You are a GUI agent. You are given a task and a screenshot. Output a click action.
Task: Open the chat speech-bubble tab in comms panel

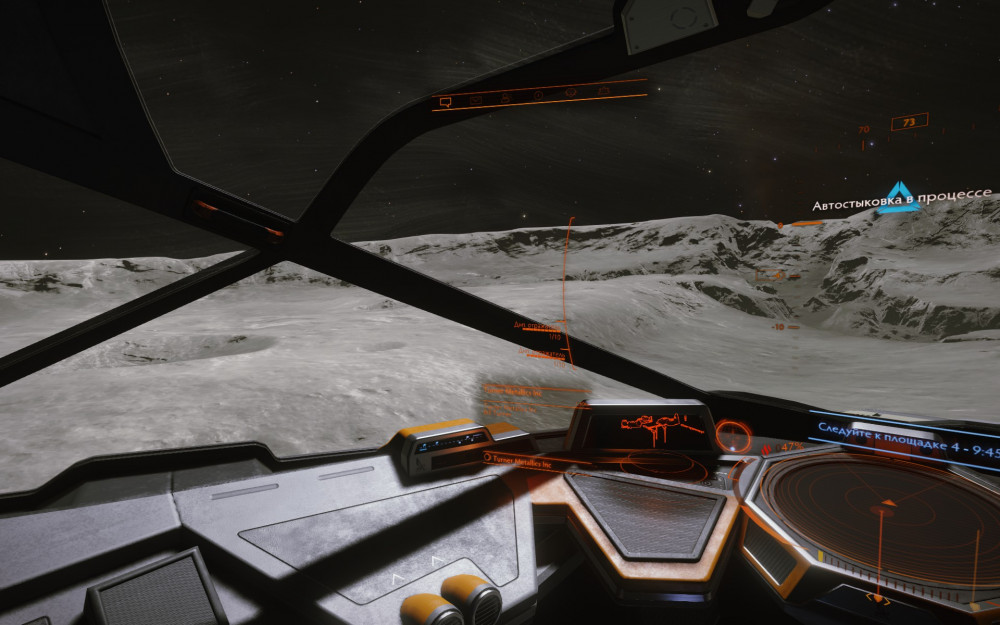pyautogui.click(x=446, y=102)
